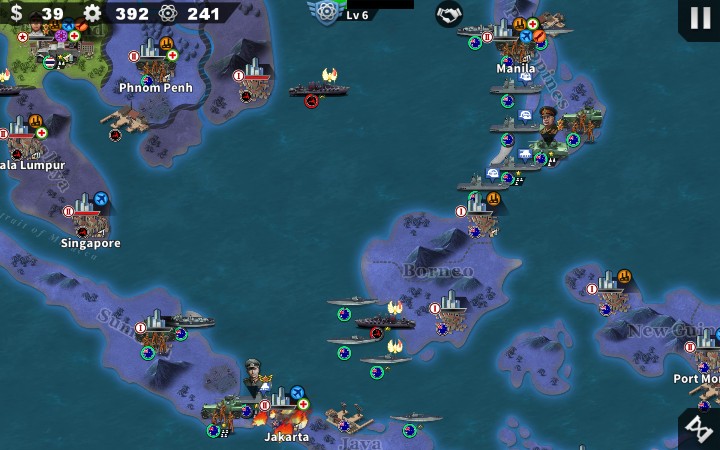This screenshot has height=450, width=720.
Task: Select the city of Manila
Action: (x=512, y=48)
